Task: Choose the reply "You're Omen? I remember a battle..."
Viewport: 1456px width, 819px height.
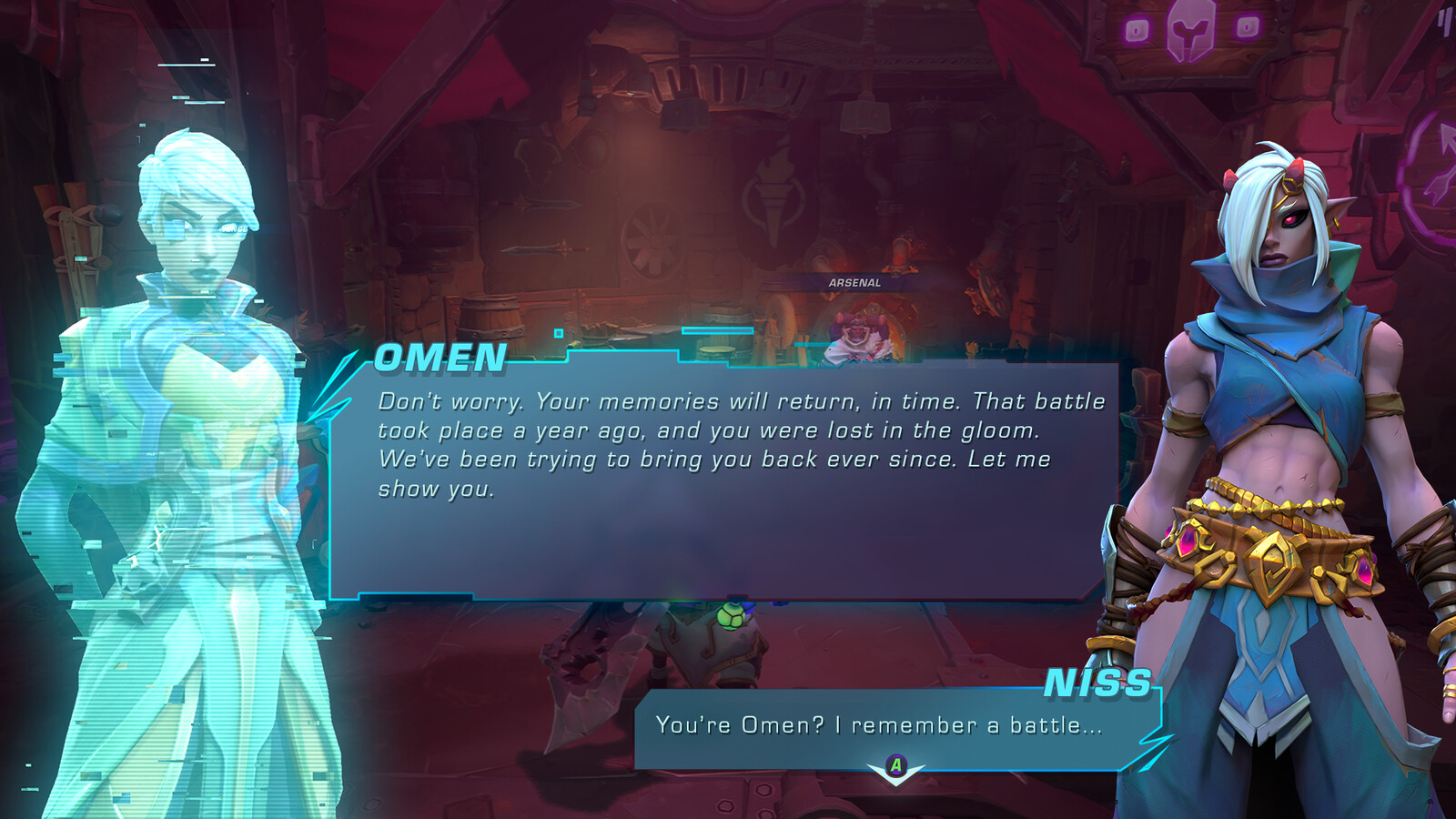Action: tap(879, 725)
